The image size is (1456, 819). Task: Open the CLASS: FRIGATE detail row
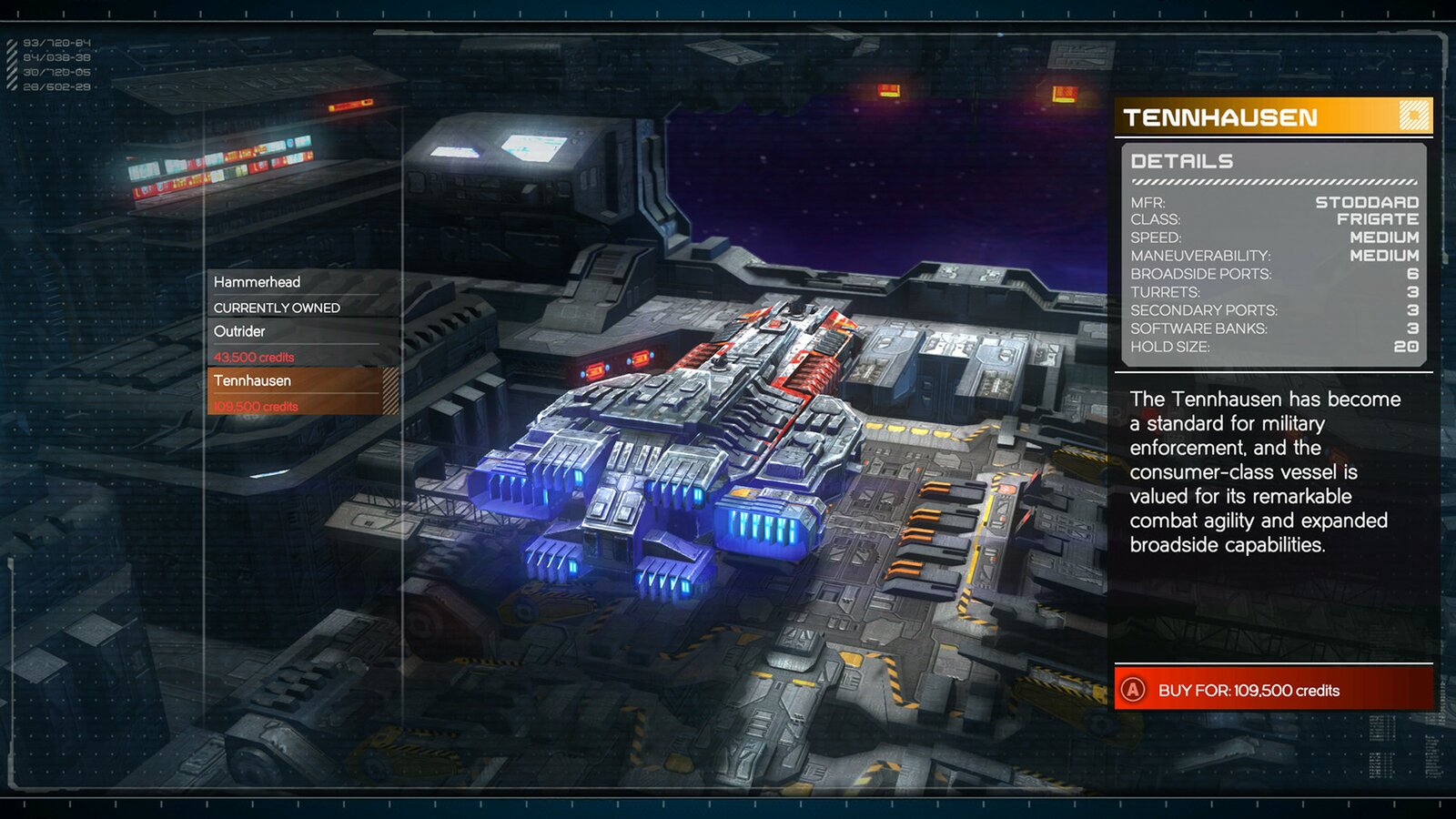(x=1274, y=219)
